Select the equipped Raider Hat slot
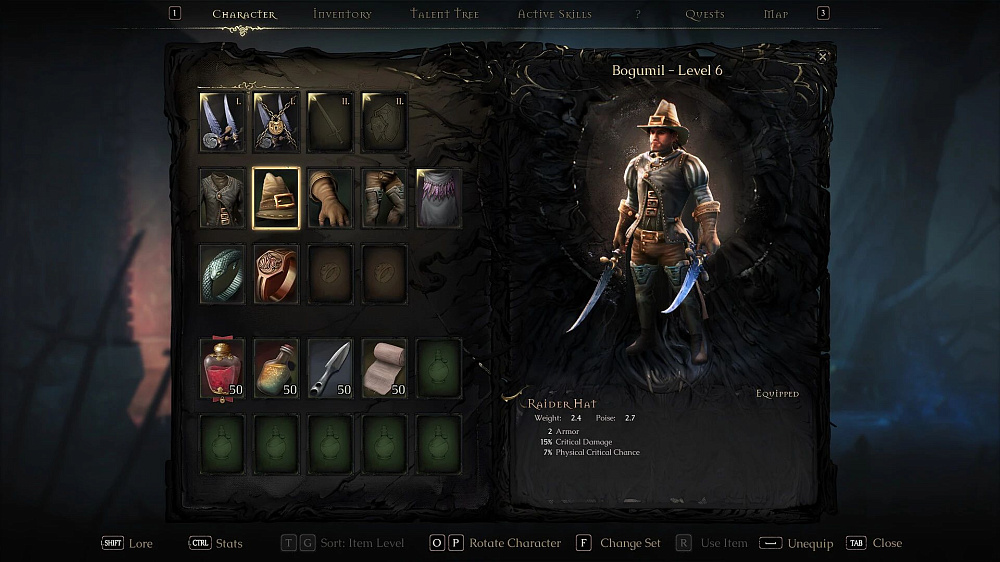The height and width of the screenshot is (562, 1000). (x=276, y=198)
